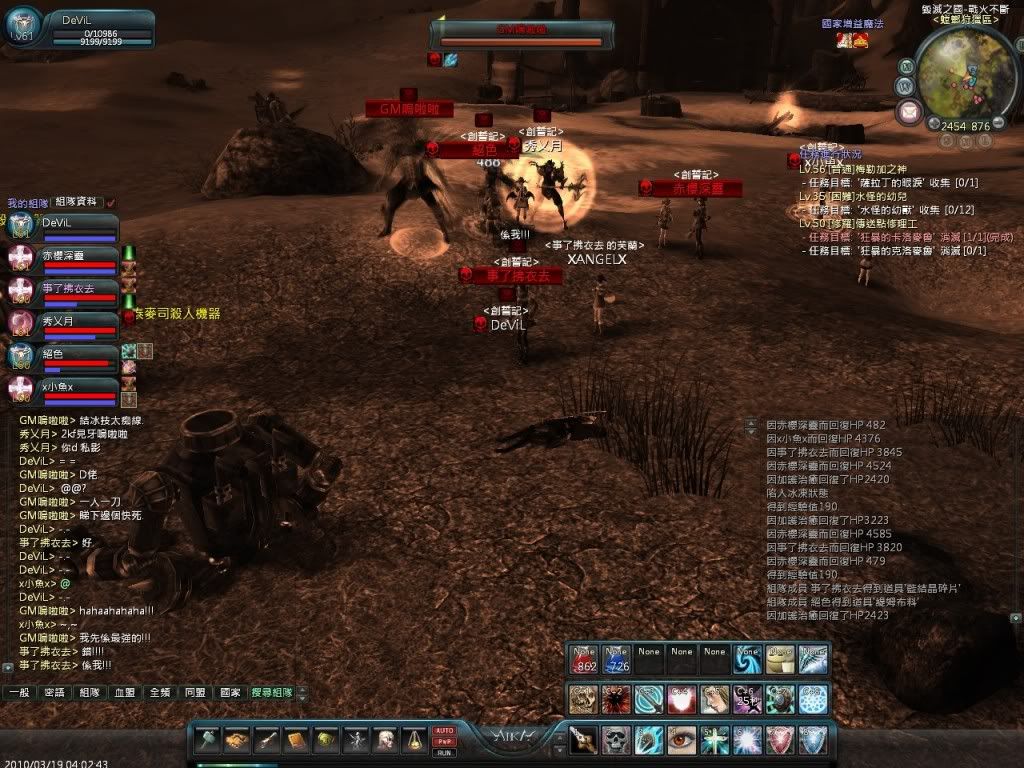Image resolution: width=1024 pixels, height=768 pixels.
Task: Select the 血盟 chat tab
Action: pos(124,692)
